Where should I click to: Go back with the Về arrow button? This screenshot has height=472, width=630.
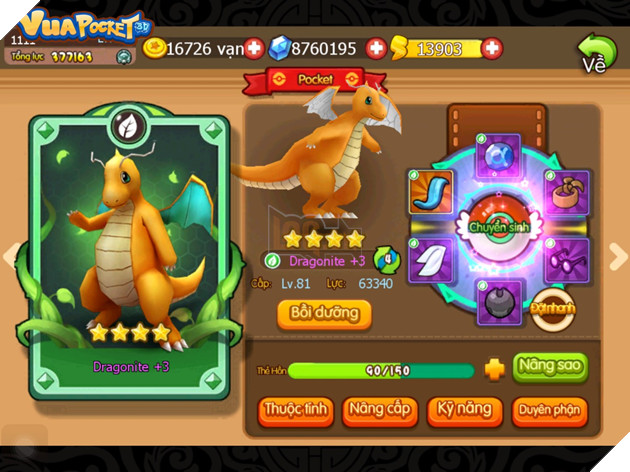pyautogui.click(x=596, y=52)
